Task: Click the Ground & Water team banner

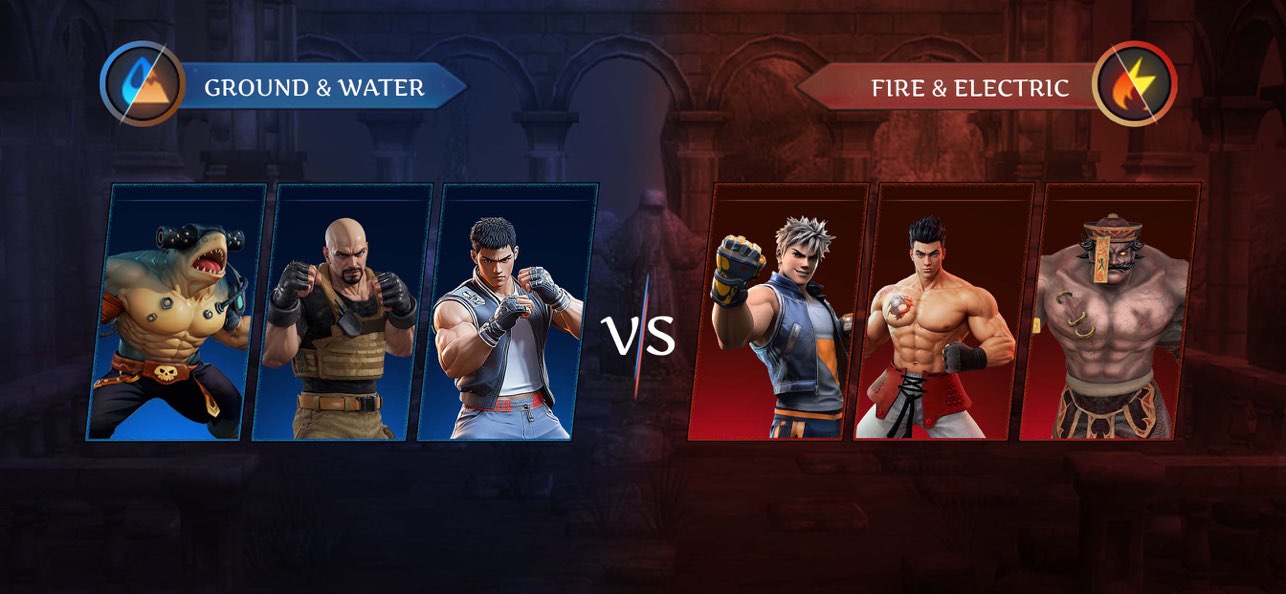Action: coord(315,88)
